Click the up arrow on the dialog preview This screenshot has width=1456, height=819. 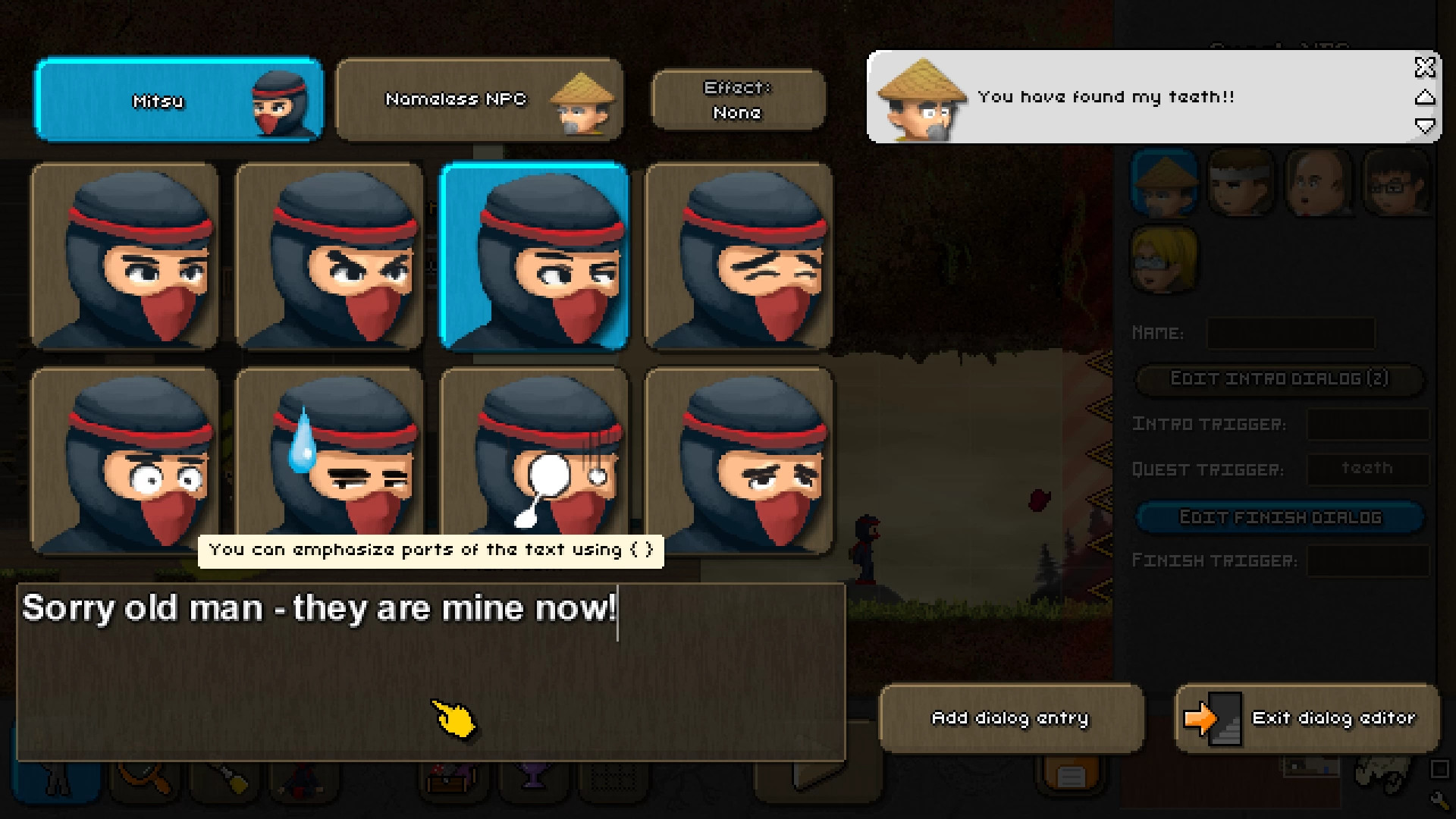point(1426,97)
